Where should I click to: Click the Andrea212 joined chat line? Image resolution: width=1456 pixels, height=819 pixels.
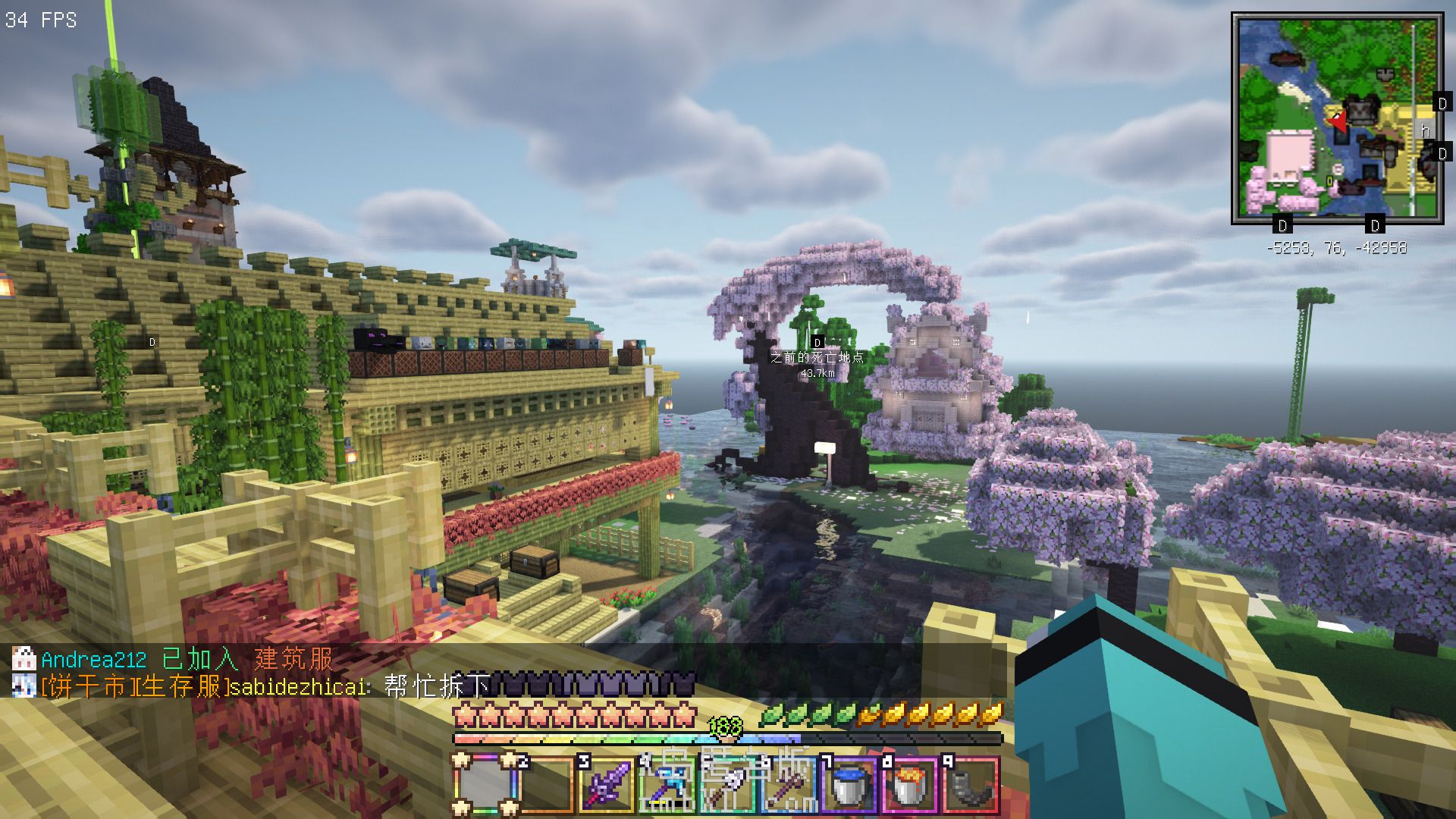[x=187, y=658]
